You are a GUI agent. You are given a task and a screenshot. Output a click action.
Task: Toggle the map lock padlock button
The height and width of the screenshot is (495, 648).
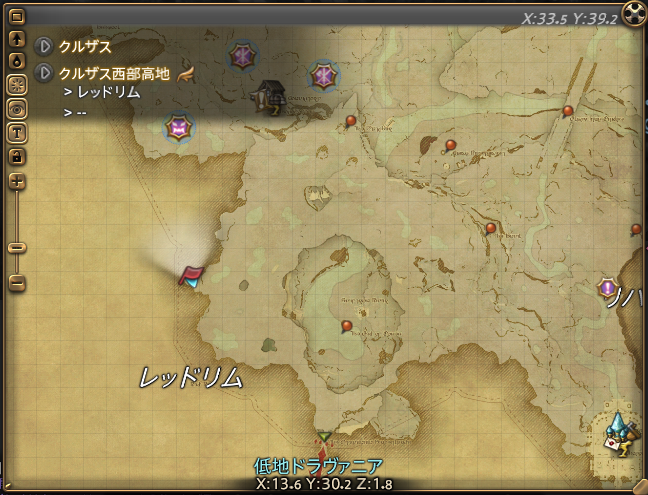point(16,156)
